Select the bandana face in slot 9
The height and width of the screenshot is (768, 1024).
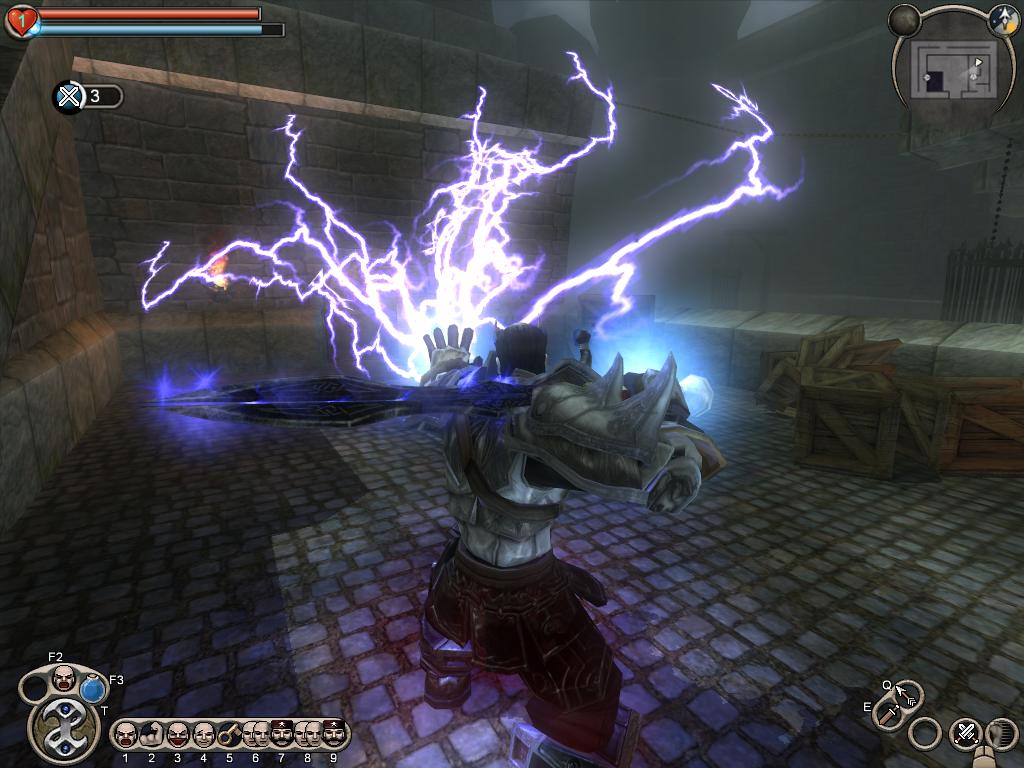[333, 735]
